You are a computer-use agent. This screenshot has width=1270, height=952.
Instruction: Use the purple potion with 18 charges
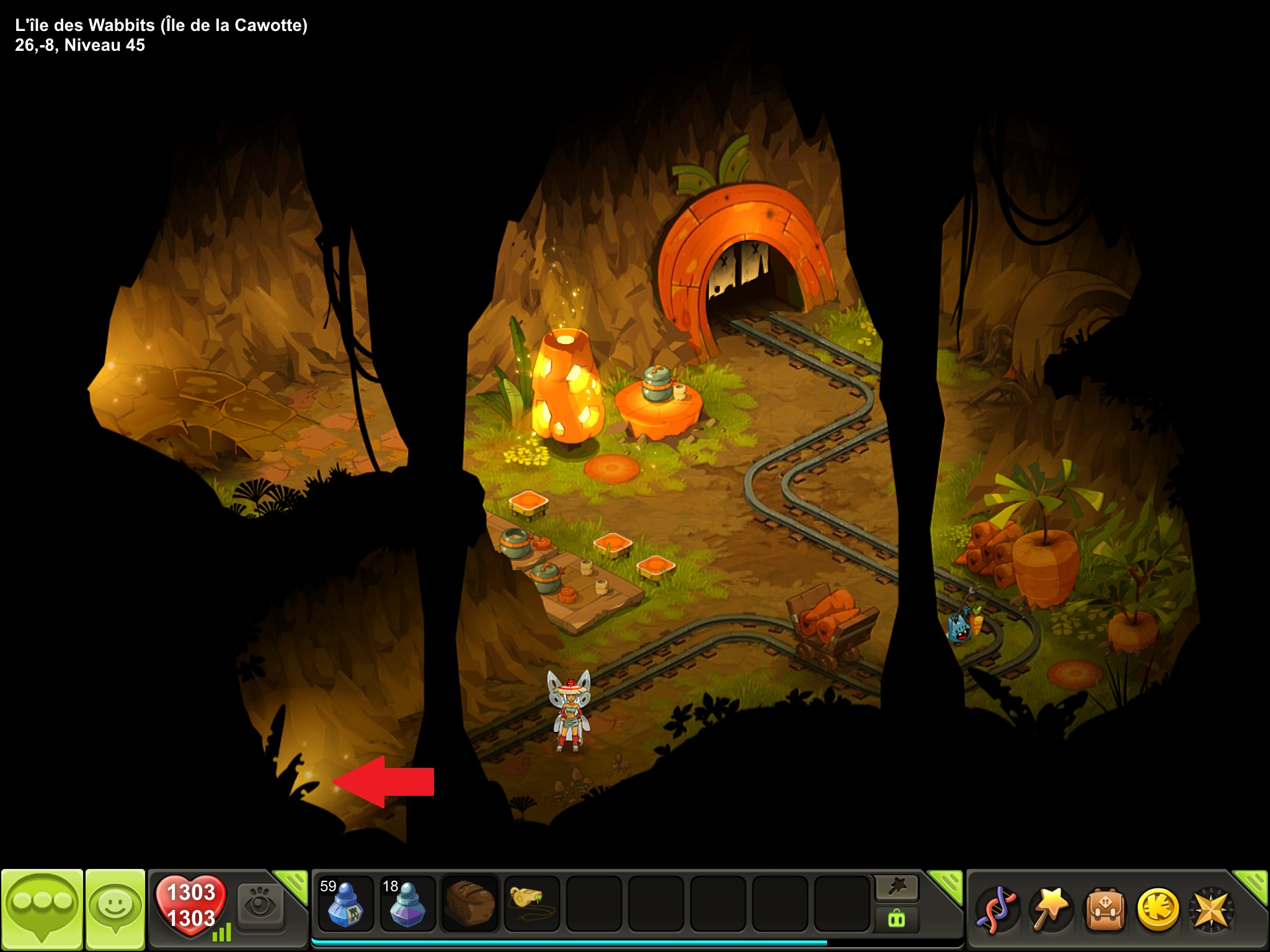(x=407, y=904)
